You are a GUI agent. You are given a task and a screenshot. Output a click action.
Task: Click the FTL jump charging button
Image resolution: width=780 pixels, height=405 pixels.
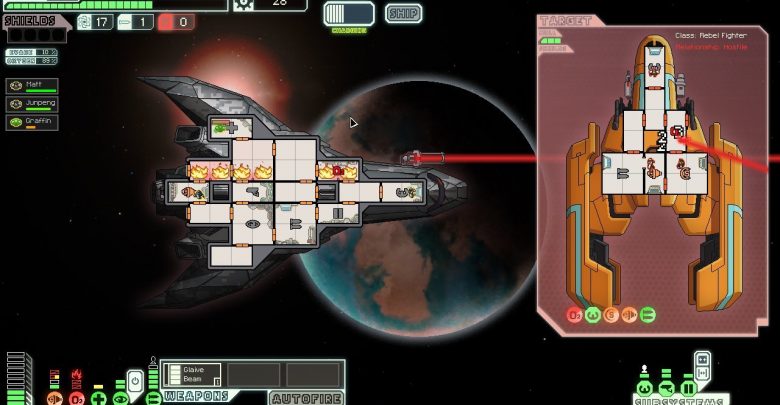349,13
